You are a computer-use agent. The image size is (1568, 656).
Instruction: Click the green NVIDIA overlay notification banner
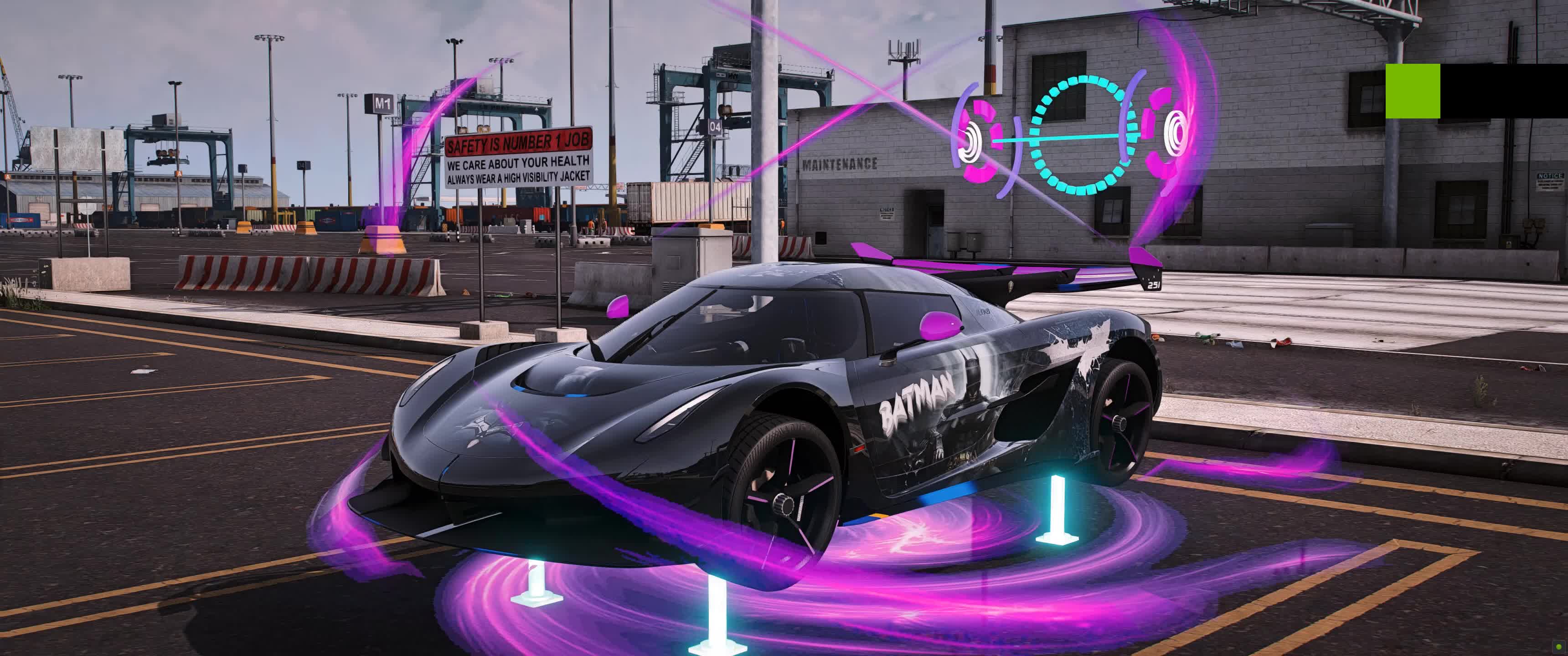coord(1475,91)
